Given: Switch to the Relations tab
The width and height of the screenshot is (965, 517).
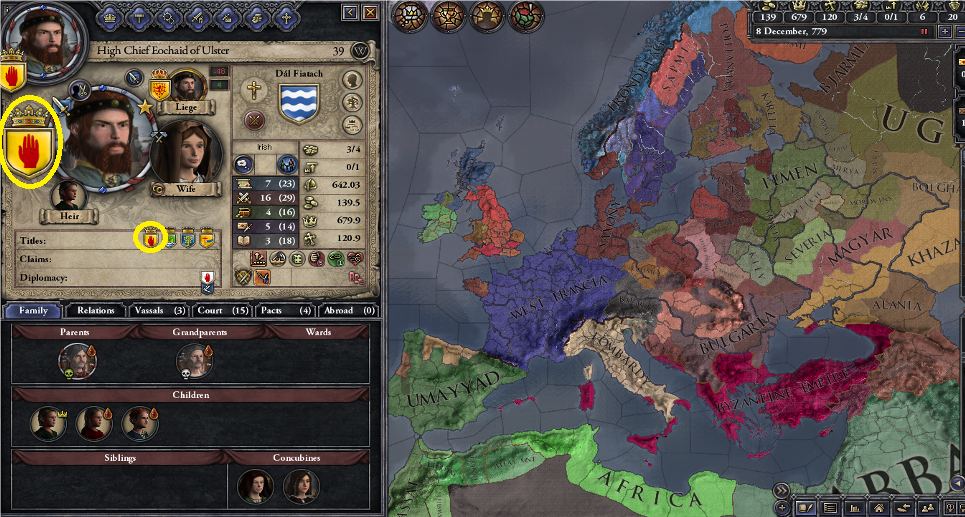Looking at the screenshot, I should click(96, 310).
